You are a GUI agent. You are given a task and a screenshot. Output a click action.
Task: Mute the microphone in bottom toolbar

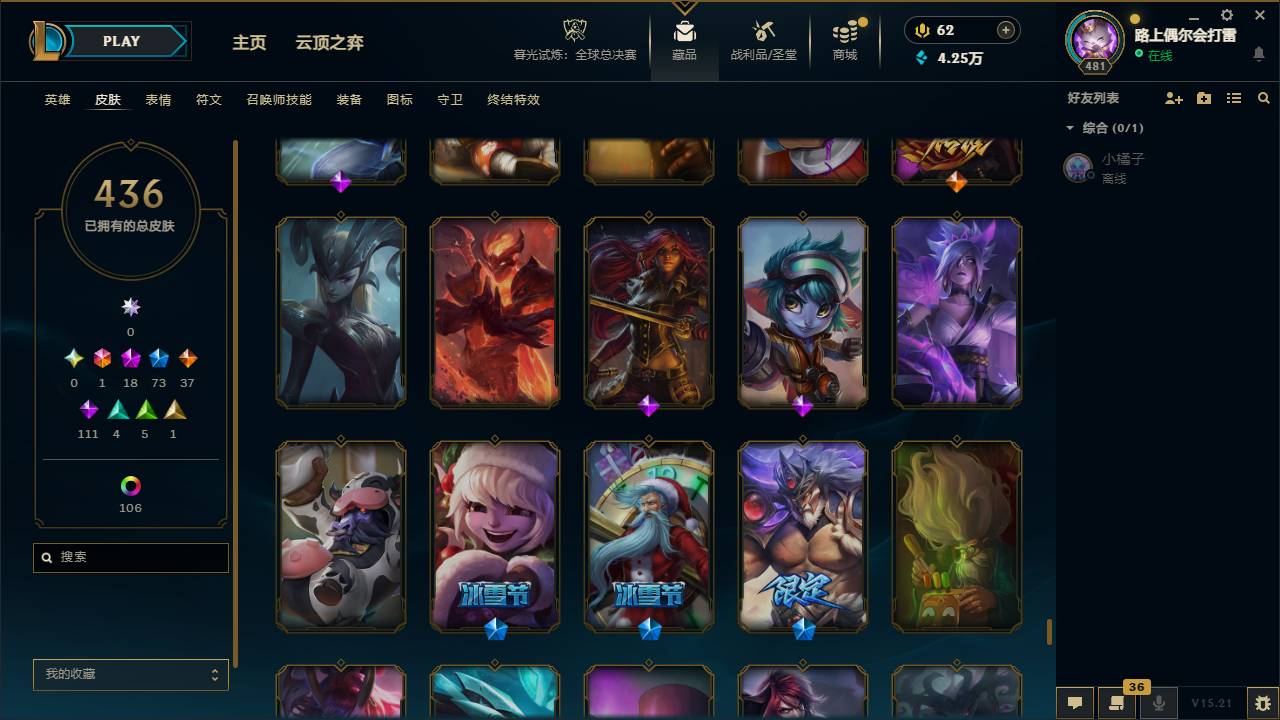[1158, 702]
